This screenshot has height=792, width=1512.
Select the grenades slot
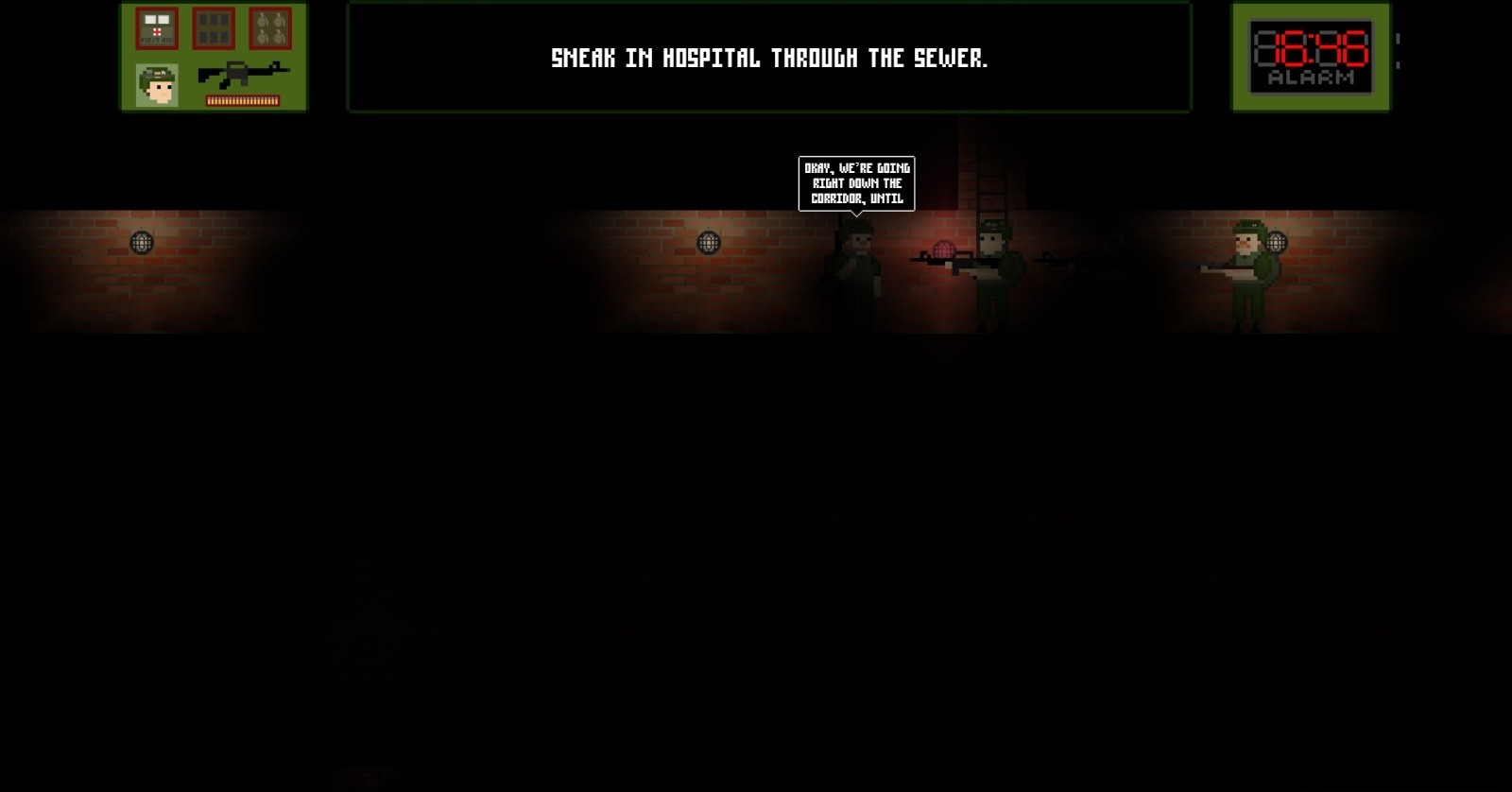tap(270, 29)
